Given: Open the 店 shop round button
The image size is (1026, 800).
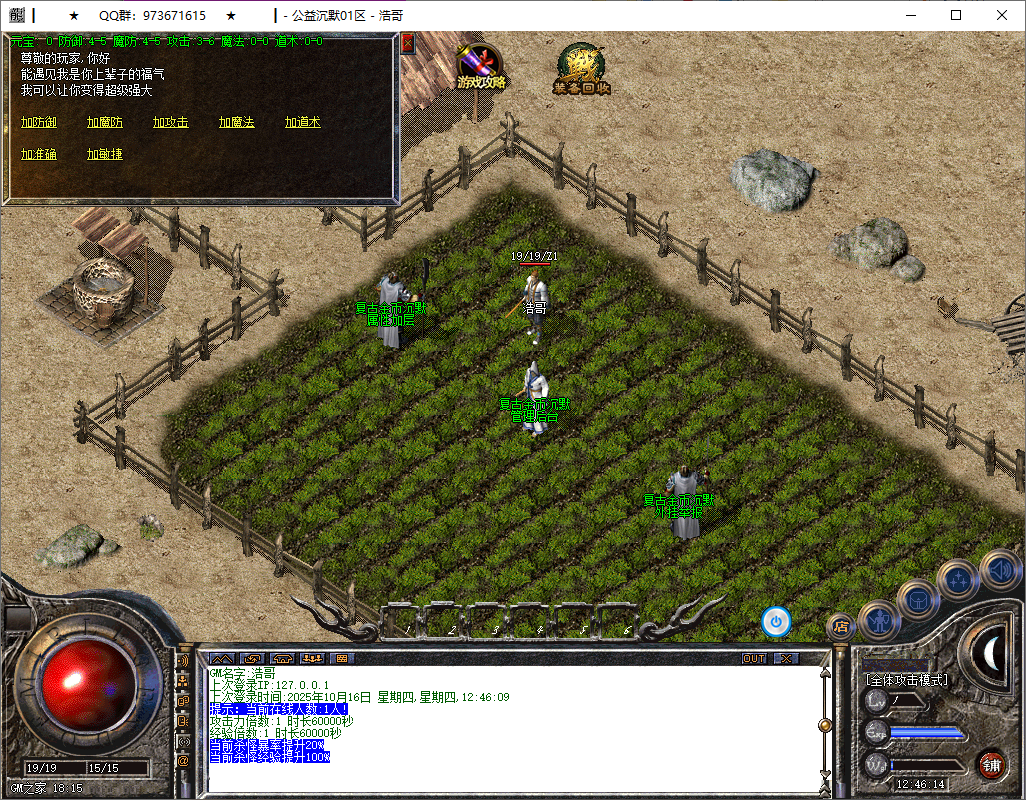Looking at the screenshot, I should [840, 627].
